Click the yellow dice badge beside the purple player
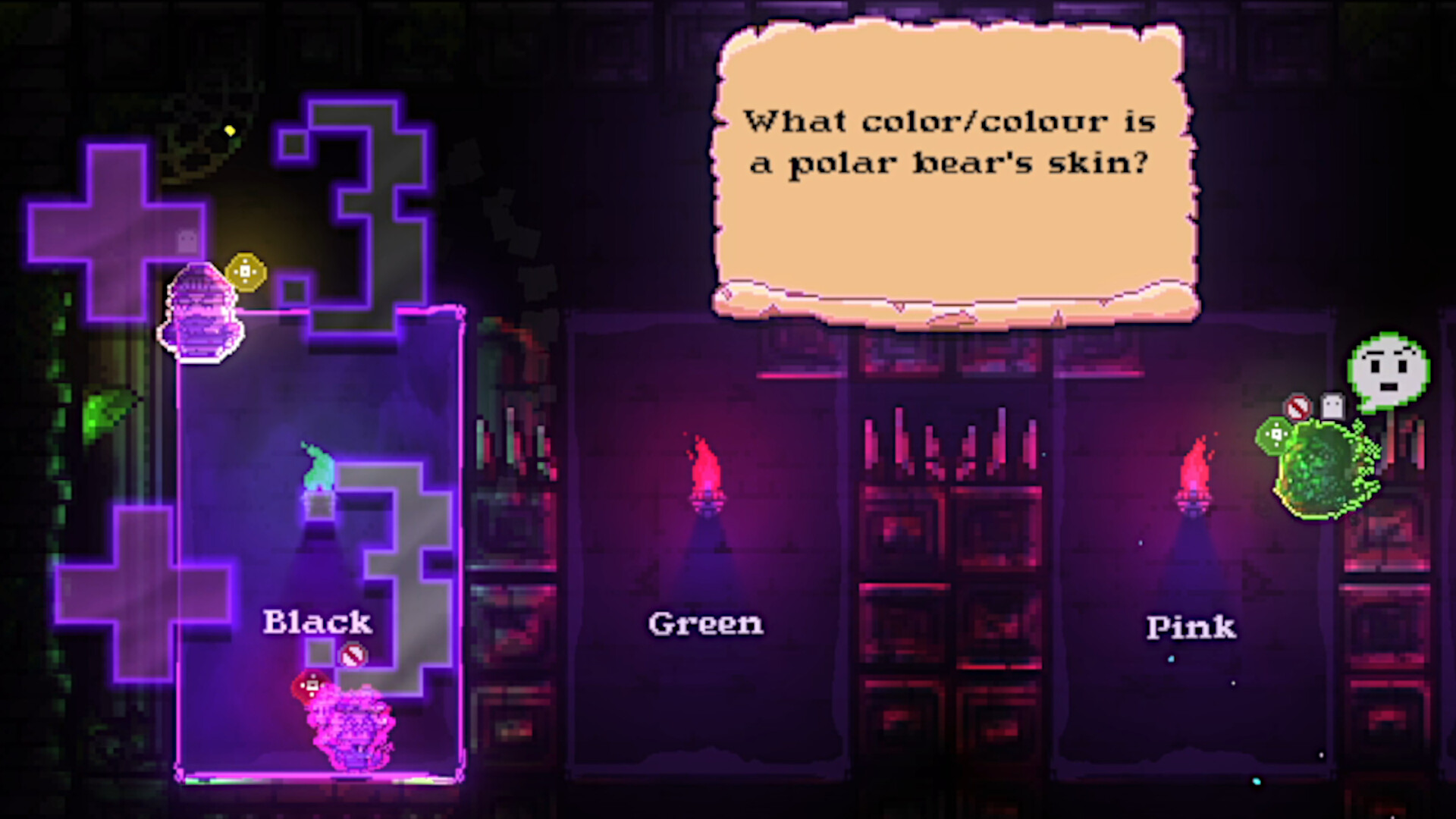The height and width of the screenshot is (819, 1456). (x=245, y=271)
